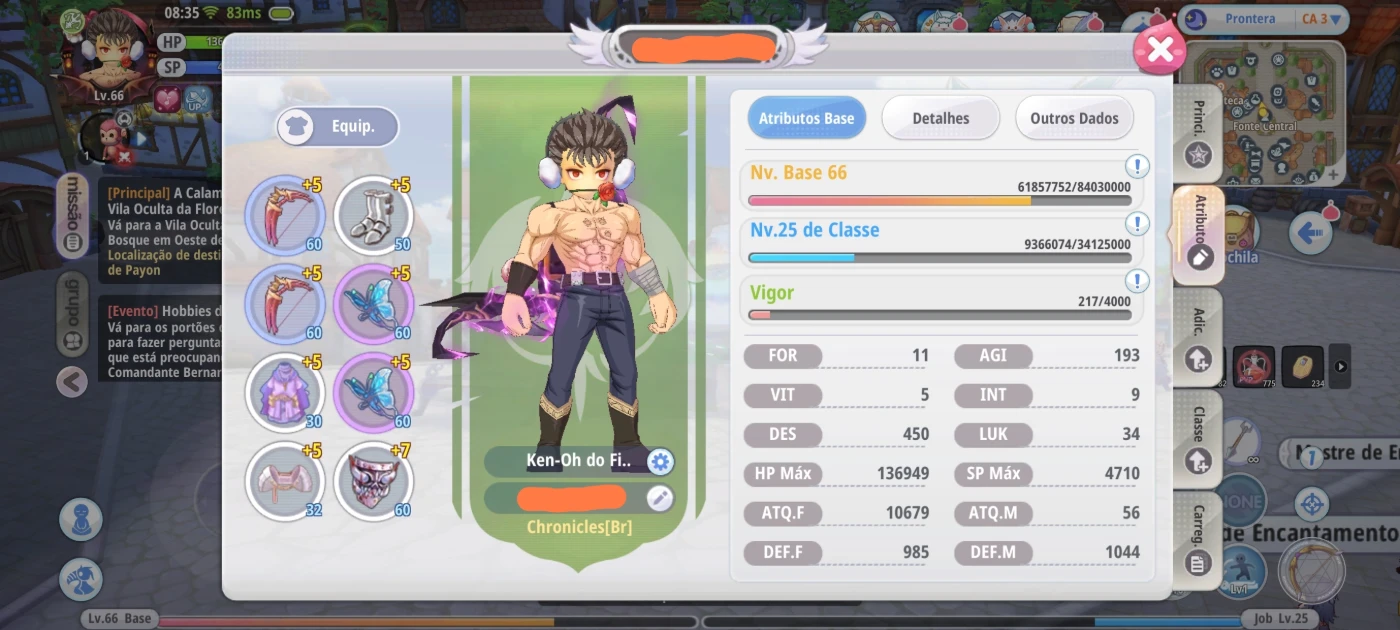The image size is (1400, 630).
Task: Open the Princi. side tab
Action: click(1198, 135)
